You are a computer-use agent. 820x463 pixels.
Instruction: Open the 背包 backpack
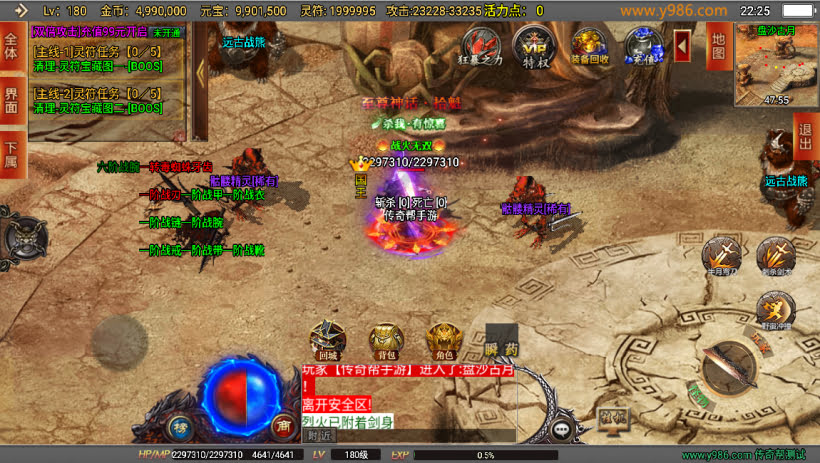pyautogui.click(x=385, y=340)
